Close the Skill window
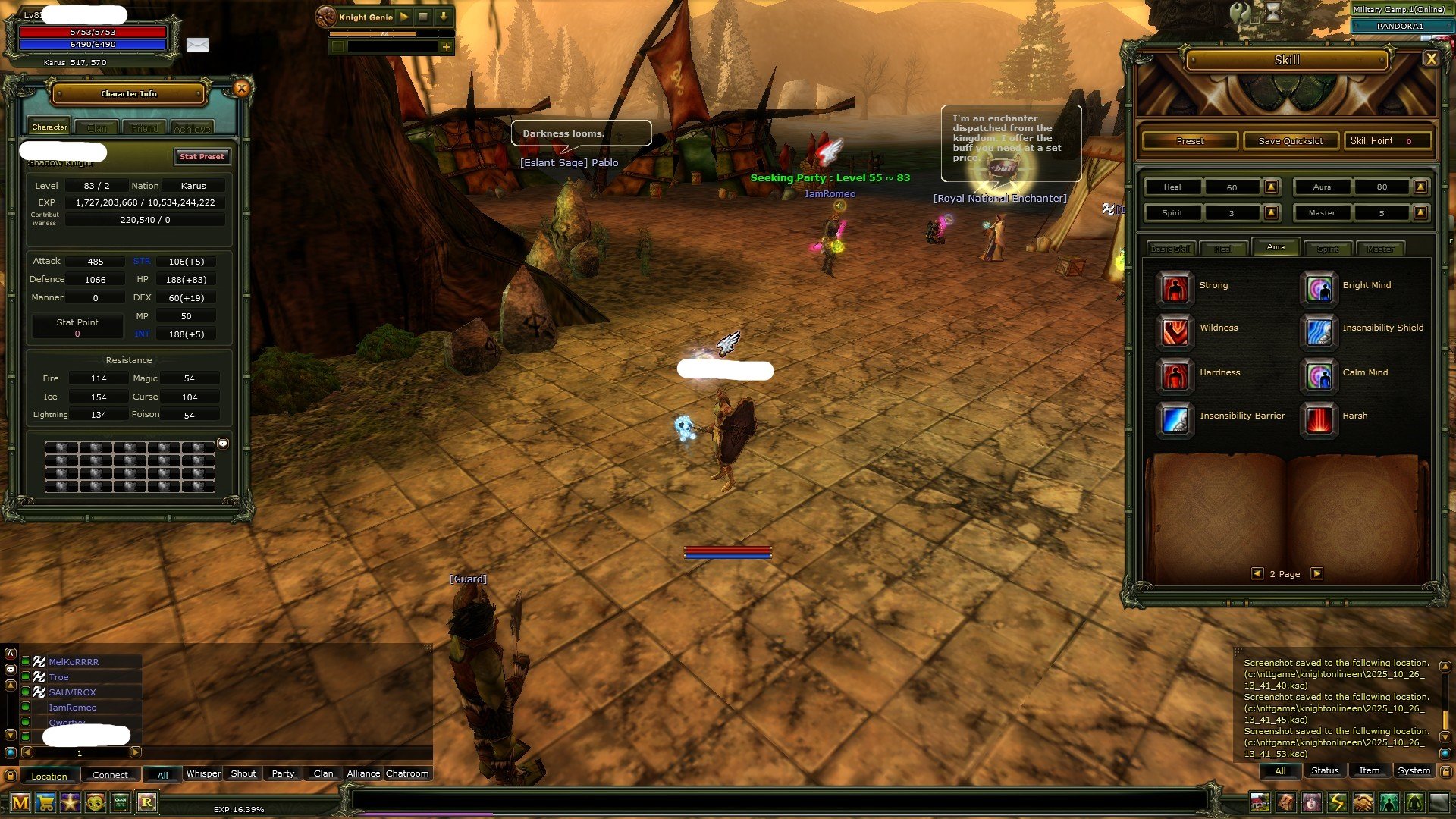The height and width of the screenshot is (819, 1456). 1430,59
